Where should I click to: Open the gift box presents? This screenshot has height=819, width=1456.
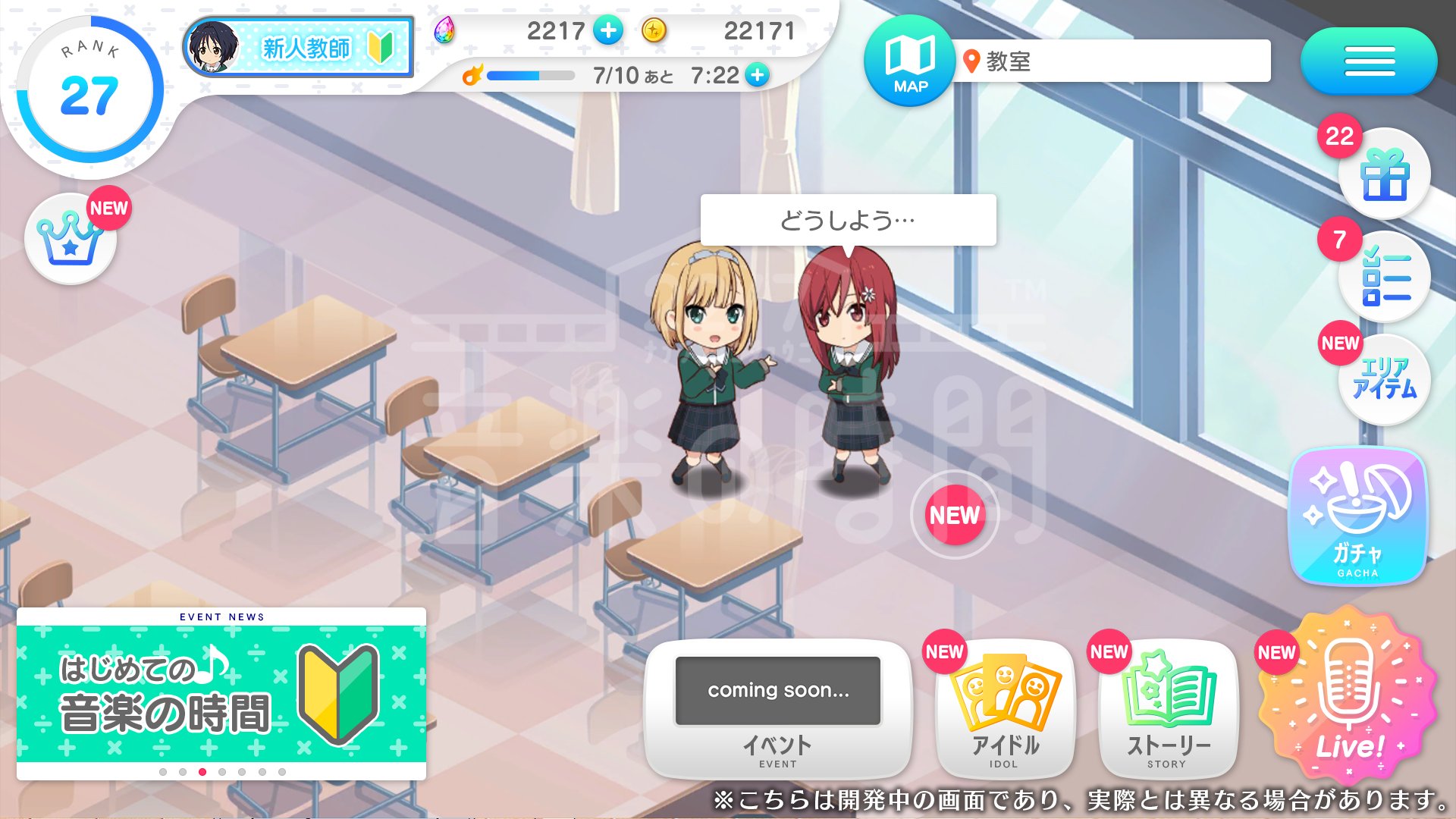1384,174
